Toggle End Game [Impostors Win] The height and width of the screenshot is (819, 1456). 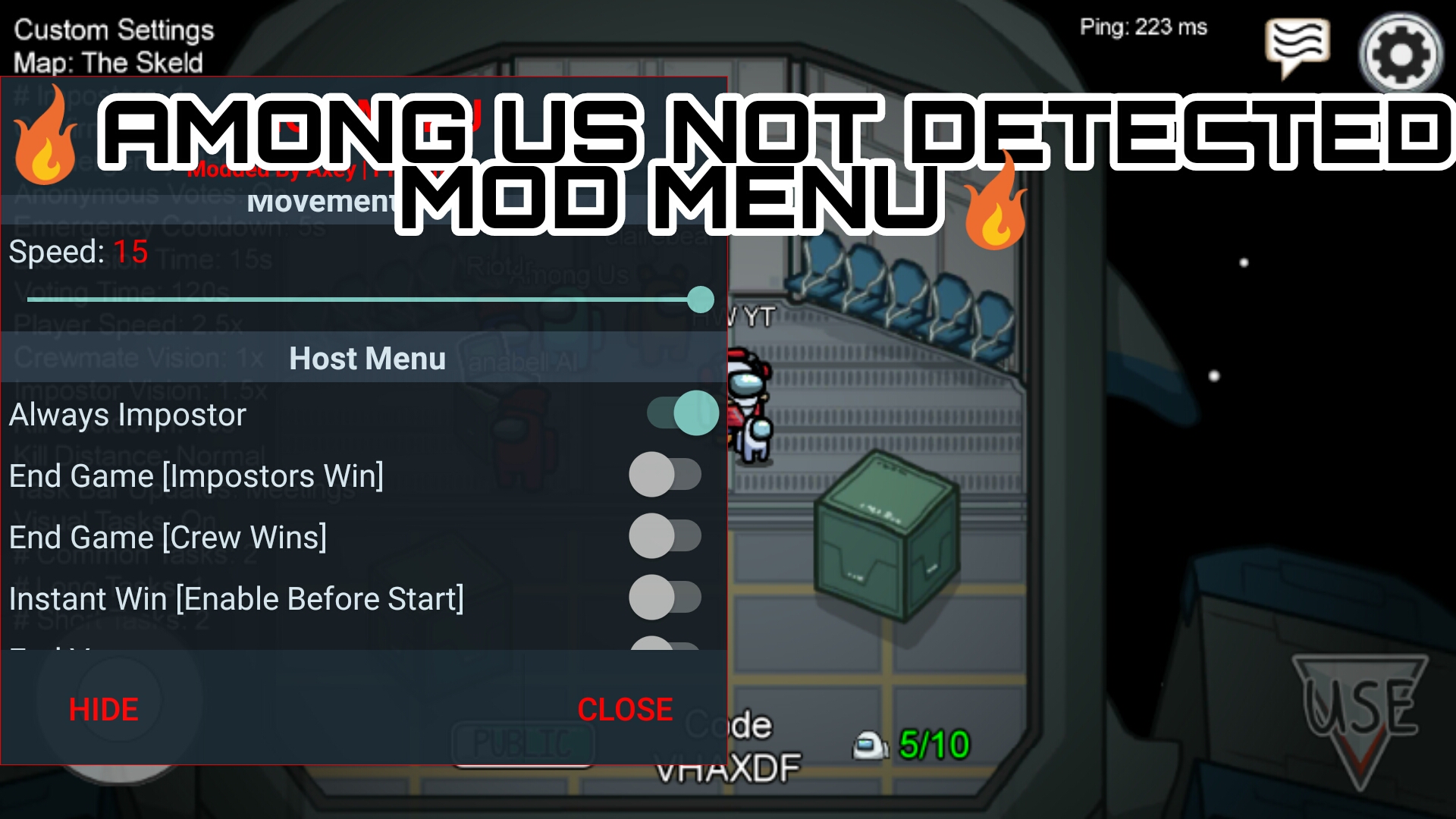[x=667, y=474]
